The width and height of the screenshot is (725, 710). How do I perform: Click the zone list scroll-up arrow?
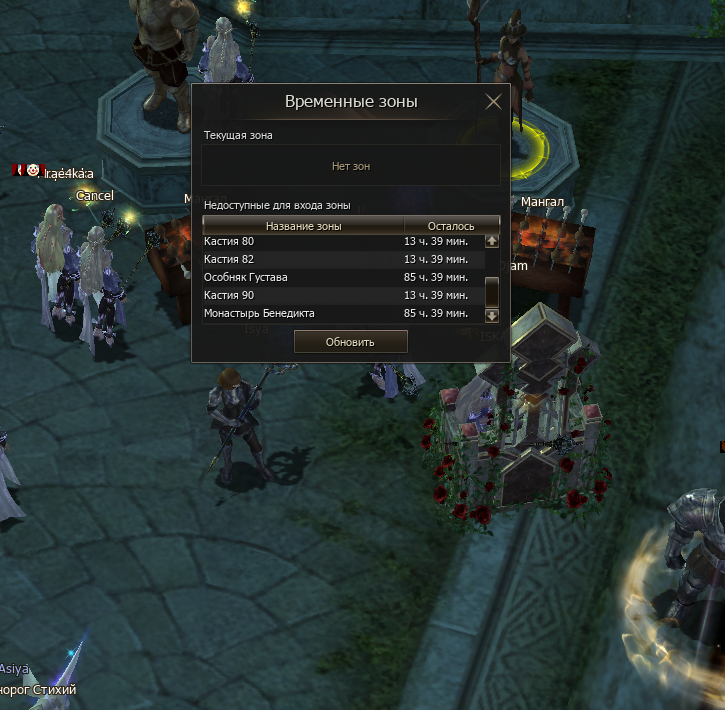point(491,241)
